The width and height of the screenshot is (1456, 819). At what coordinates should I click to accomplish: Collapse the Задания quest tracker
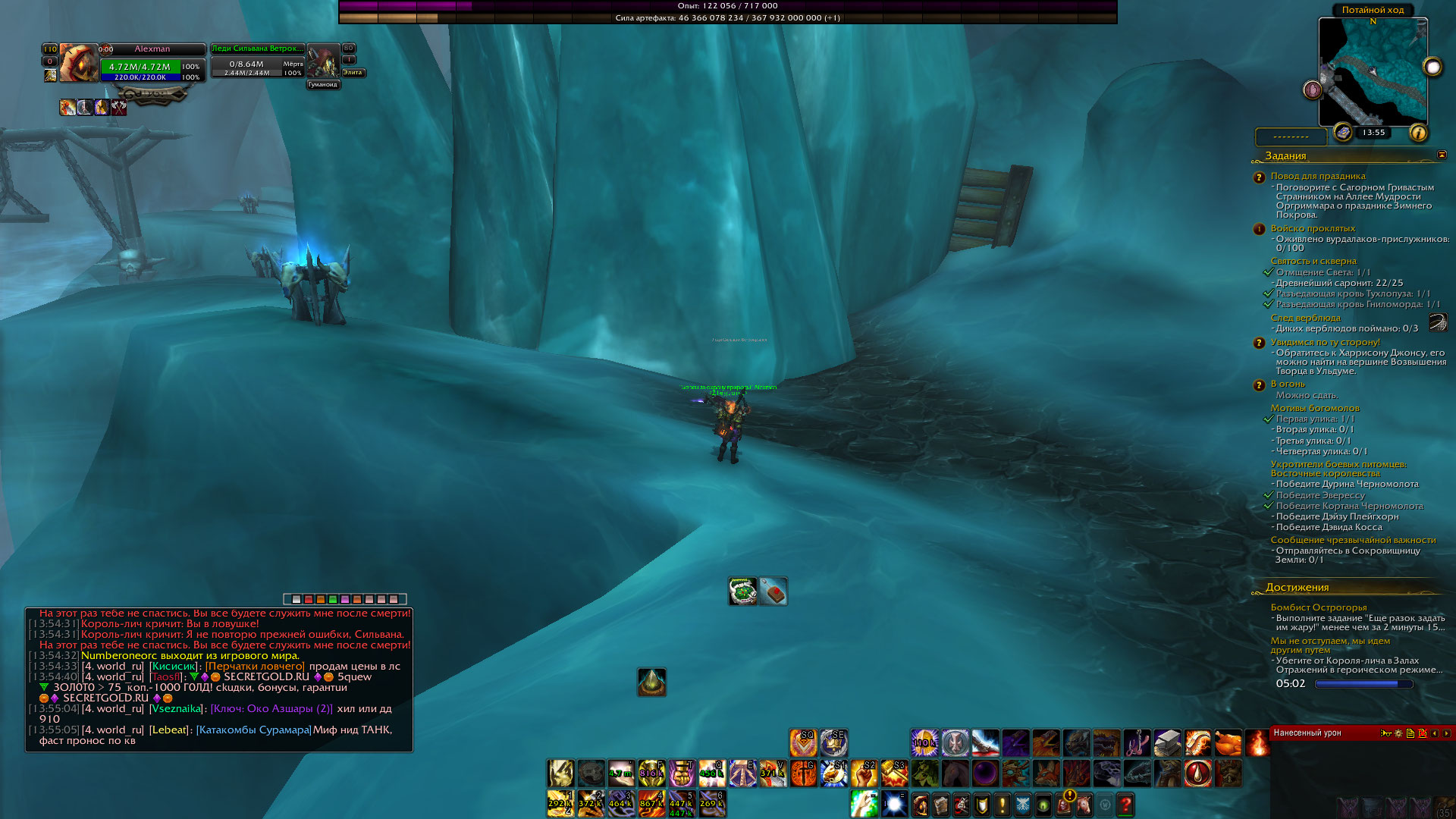(x=1442, y=155)
